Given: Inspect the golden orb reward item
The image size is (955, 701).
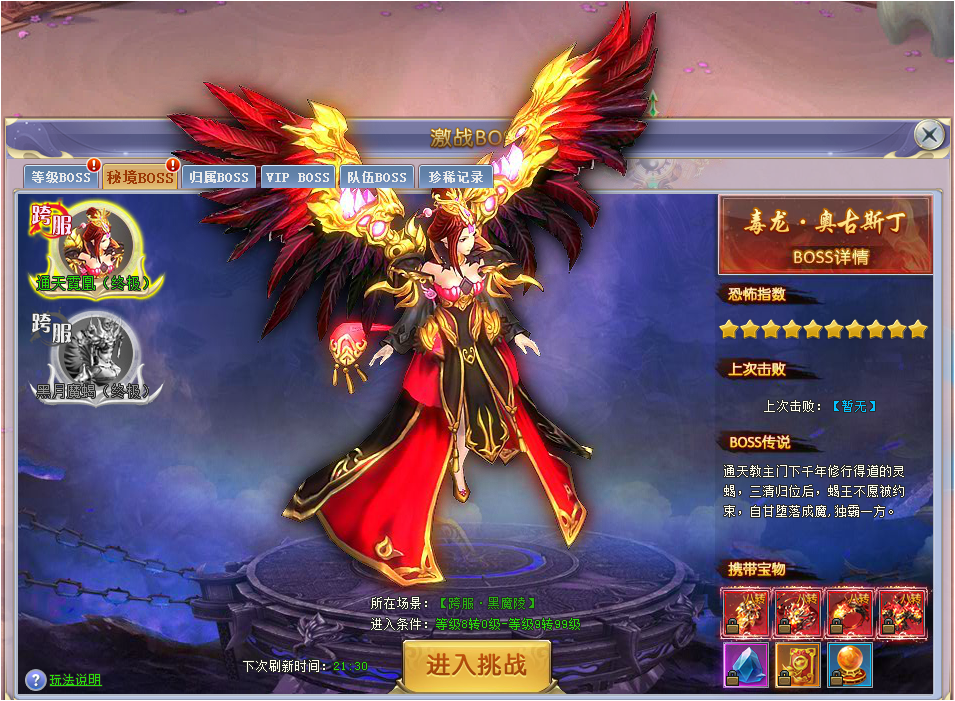Looking at the screenshot, I should click(x=849, y=665).
